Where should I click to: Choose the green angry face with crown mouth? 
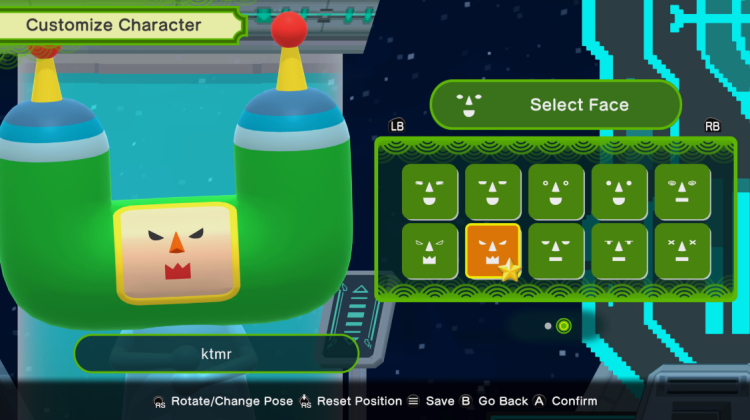point(430,251)
